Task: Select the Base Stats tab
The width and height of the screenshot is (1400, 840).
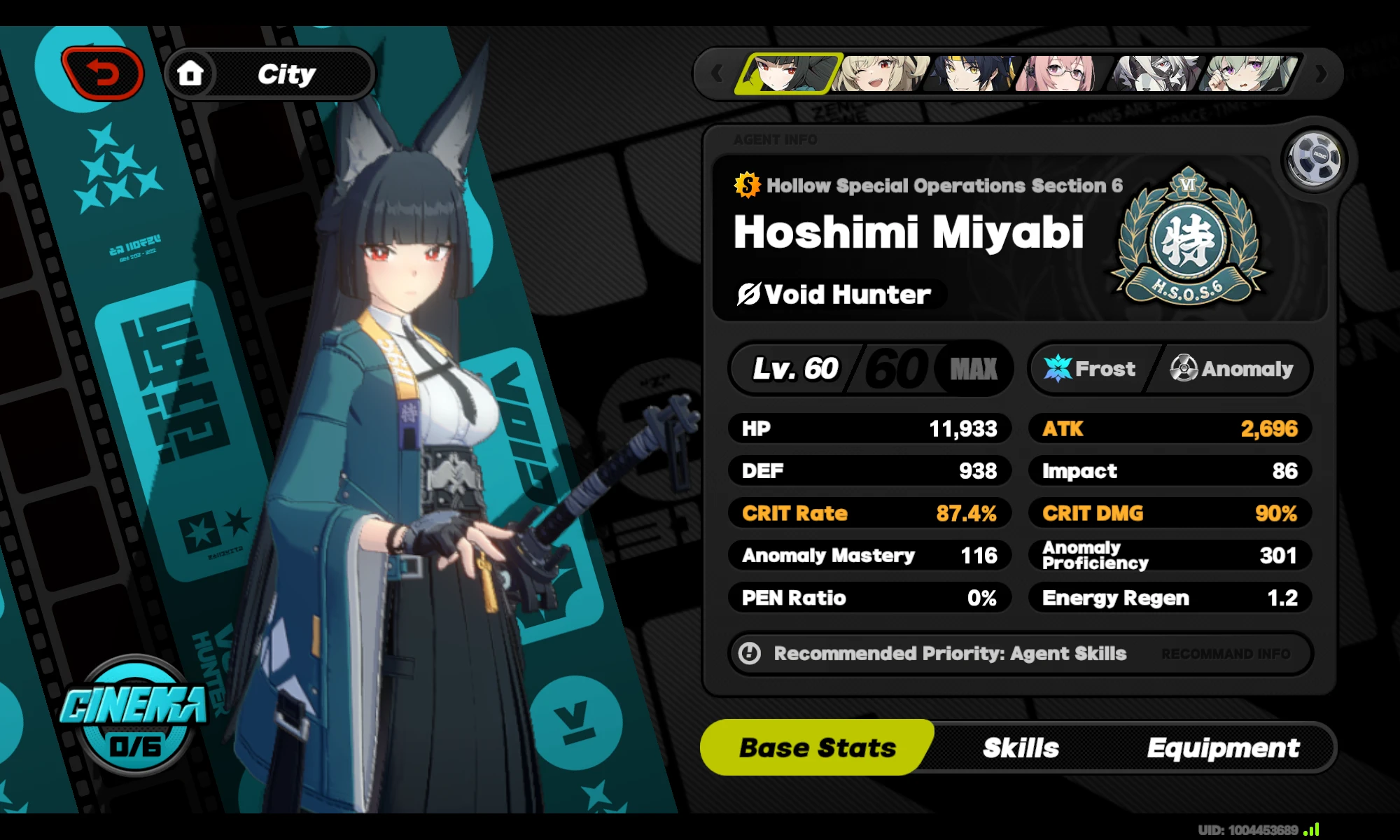Action: pos(816,748)
